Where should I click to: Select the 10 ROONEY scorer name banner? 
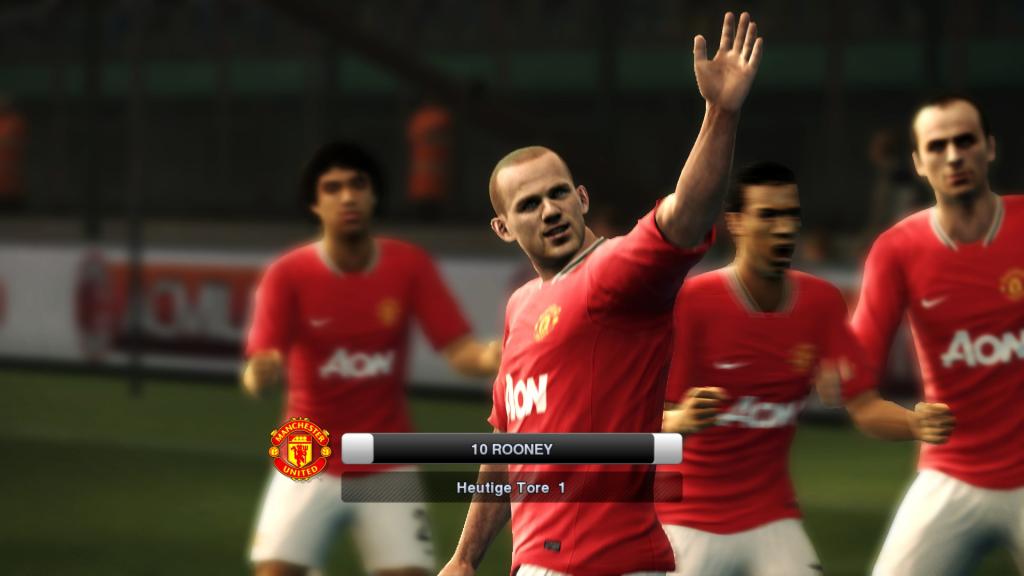tap(511, 449)
